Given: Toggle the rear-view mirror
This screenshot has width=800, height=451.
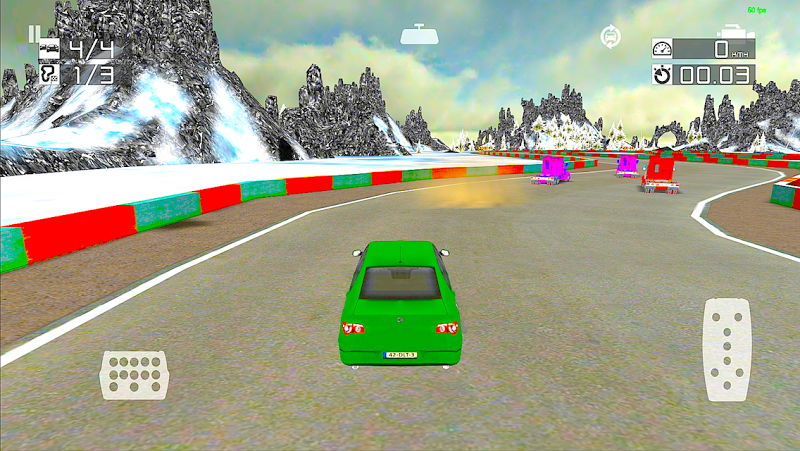Looking at the screenshot, I should [417, 35].
